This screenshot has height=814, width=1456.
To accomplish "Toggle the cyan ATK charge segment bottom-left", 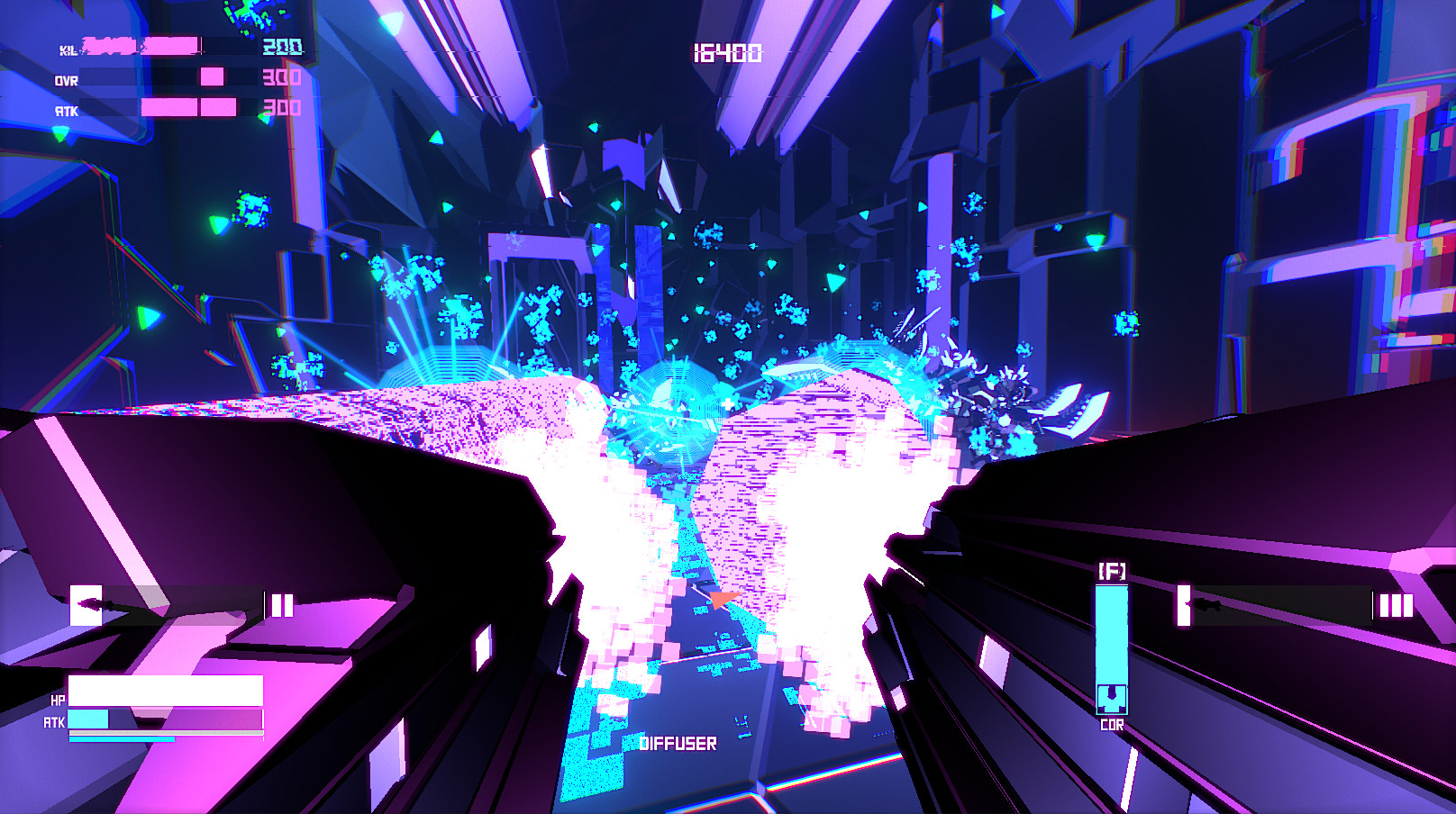I will pyautogui.click(x=90, y=721).
